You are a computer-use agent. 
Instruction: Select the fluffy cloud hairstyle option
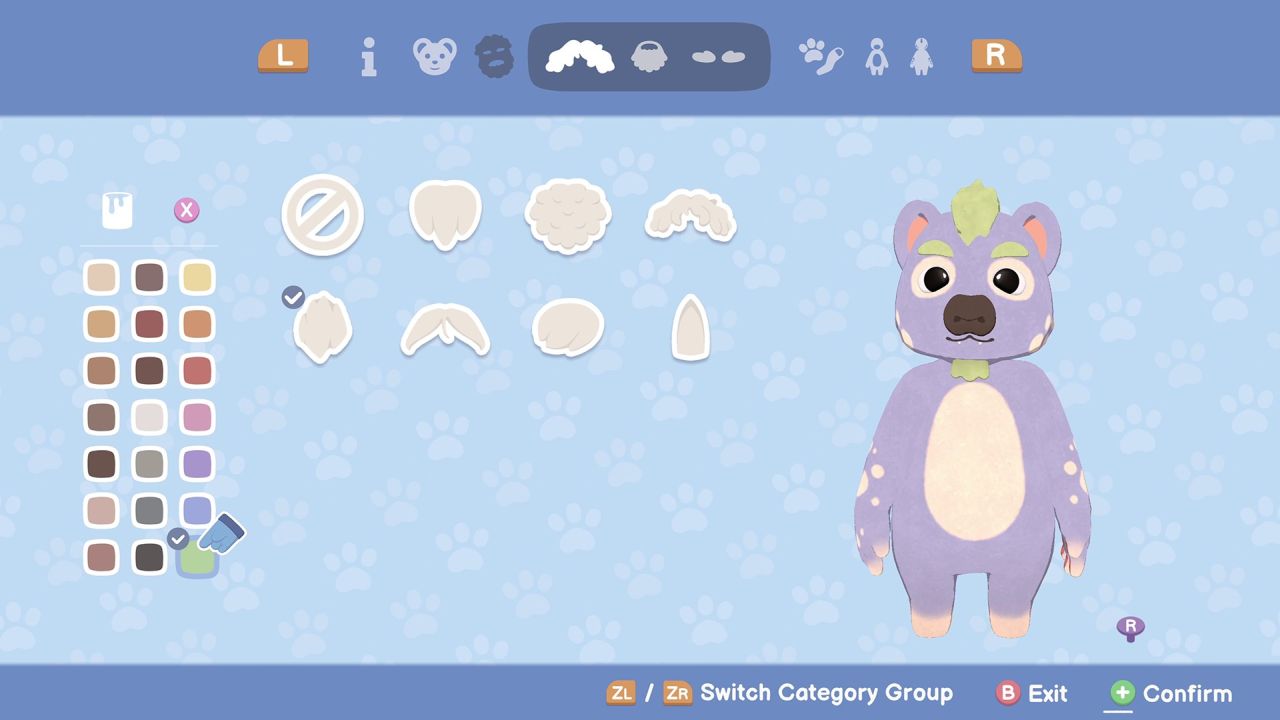tap(567, 214)
